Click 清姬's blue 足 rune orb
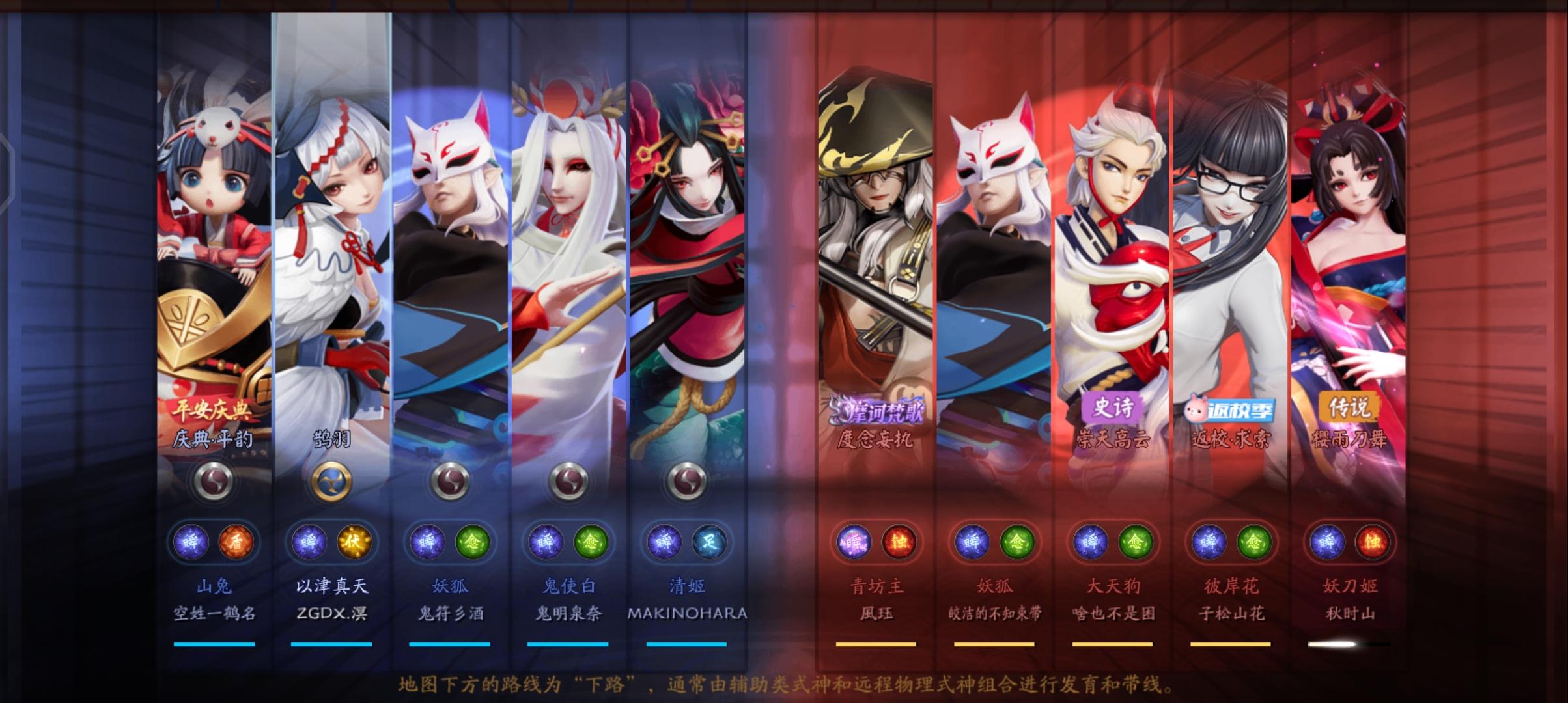 pyautogui.click(x=710, y=540)
